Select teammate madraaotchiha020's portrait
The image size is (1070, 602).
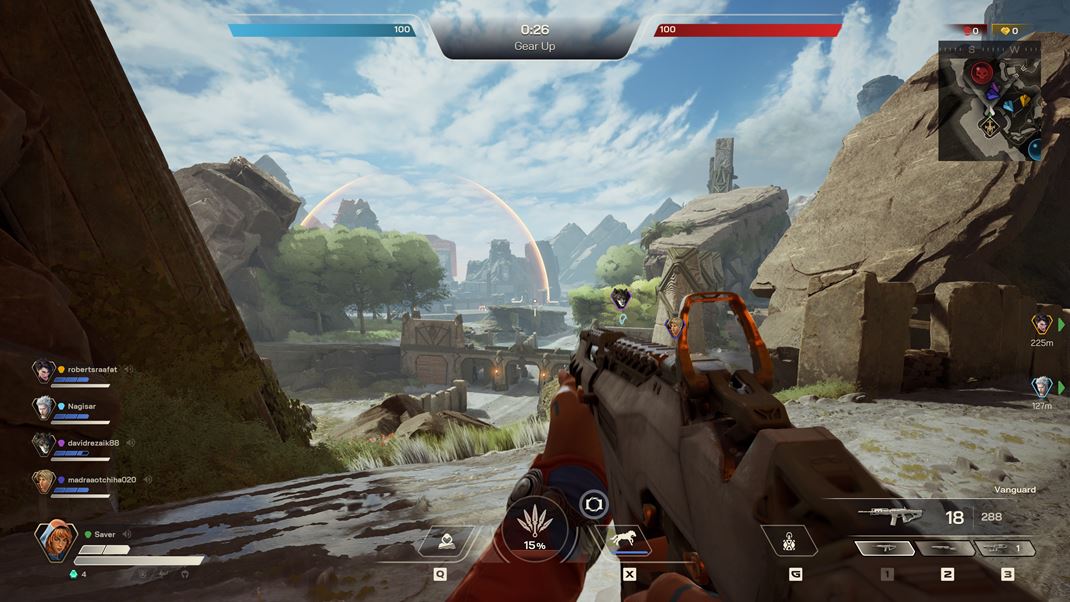tap(43, 482)
